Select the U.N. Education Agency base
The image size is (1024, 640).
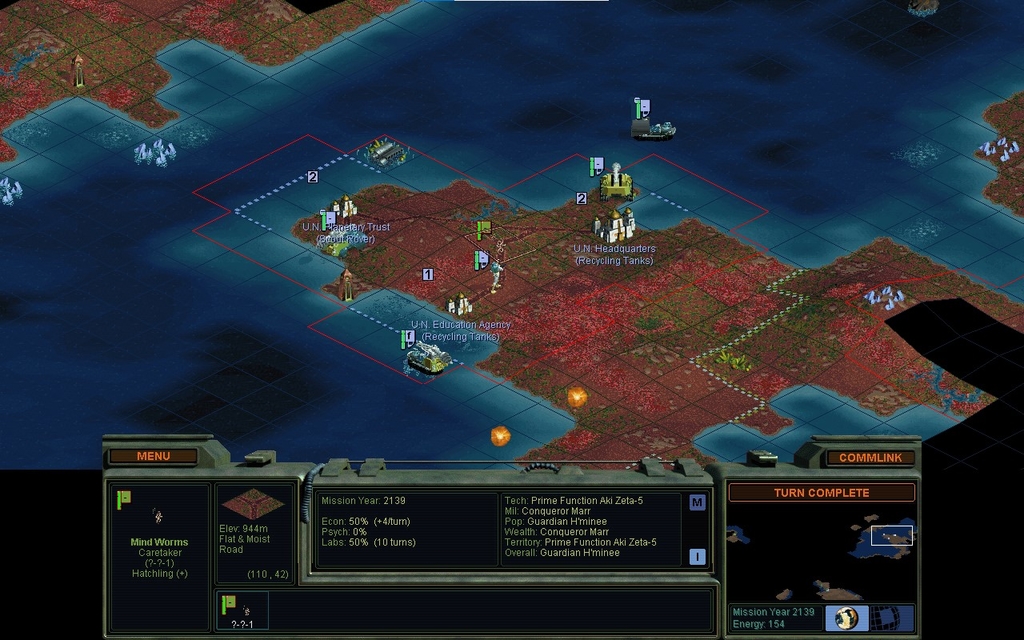coord(459,304)
